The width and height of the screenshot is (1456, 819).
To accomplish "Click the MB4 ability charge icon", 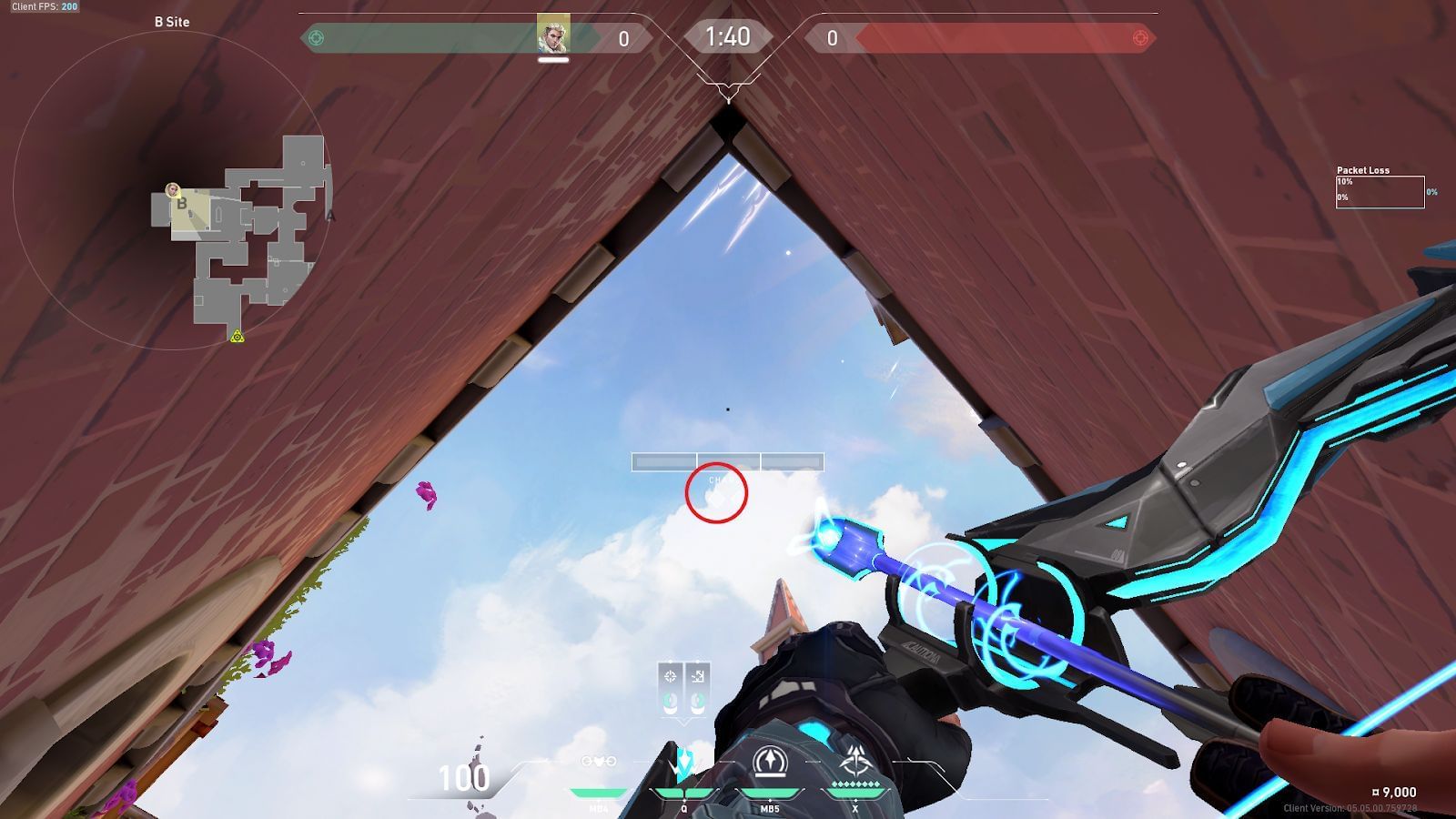I will (x=598, y=762).
